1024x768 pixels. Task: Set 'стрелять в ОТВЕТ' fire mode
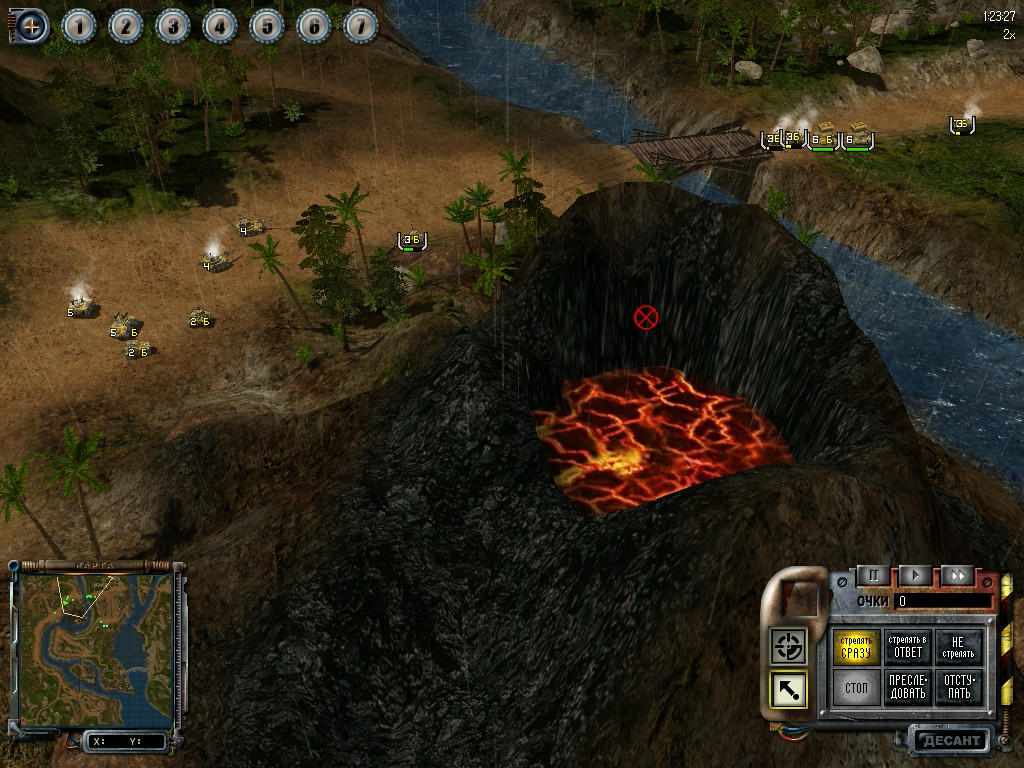tap(908, 647)
